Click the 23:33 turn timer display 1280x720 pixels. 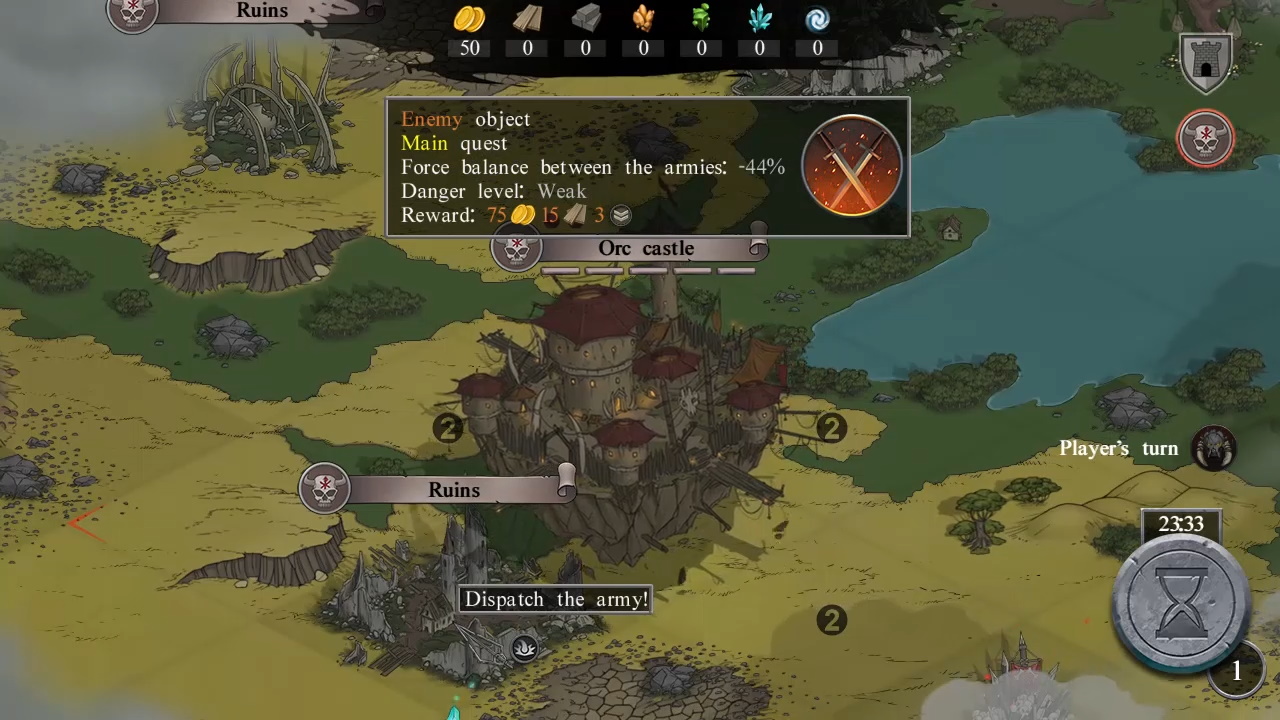[1181, 524]
